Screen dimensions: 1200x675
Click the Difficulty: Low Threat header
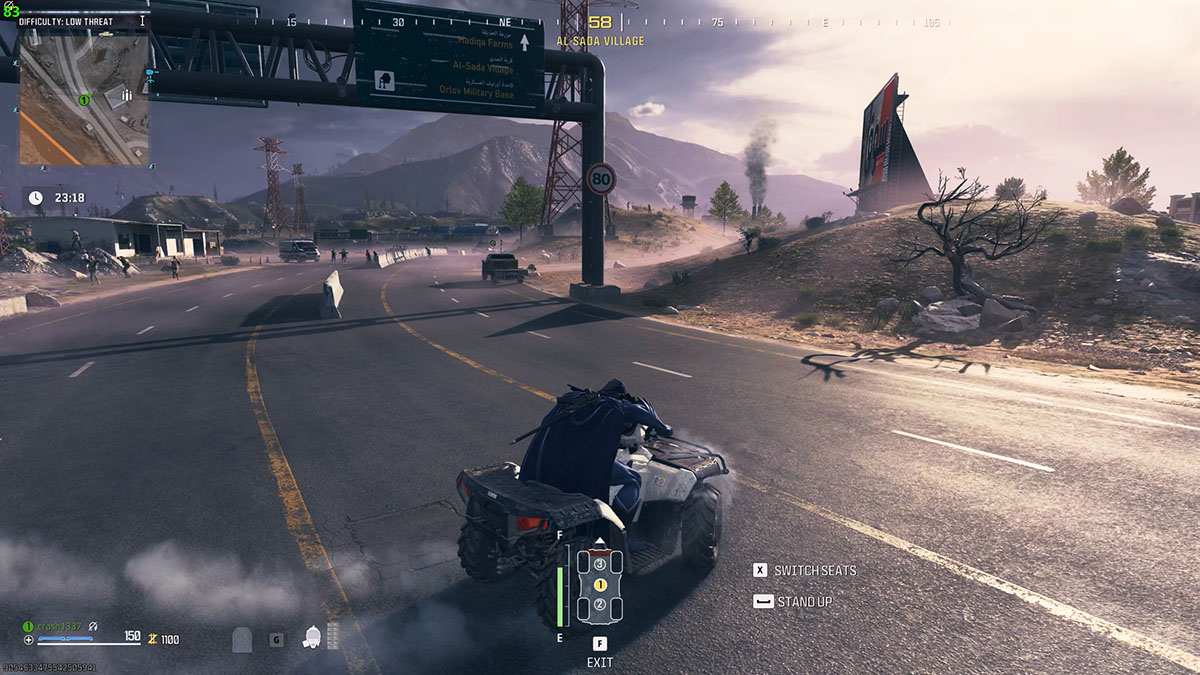point(66,21)
